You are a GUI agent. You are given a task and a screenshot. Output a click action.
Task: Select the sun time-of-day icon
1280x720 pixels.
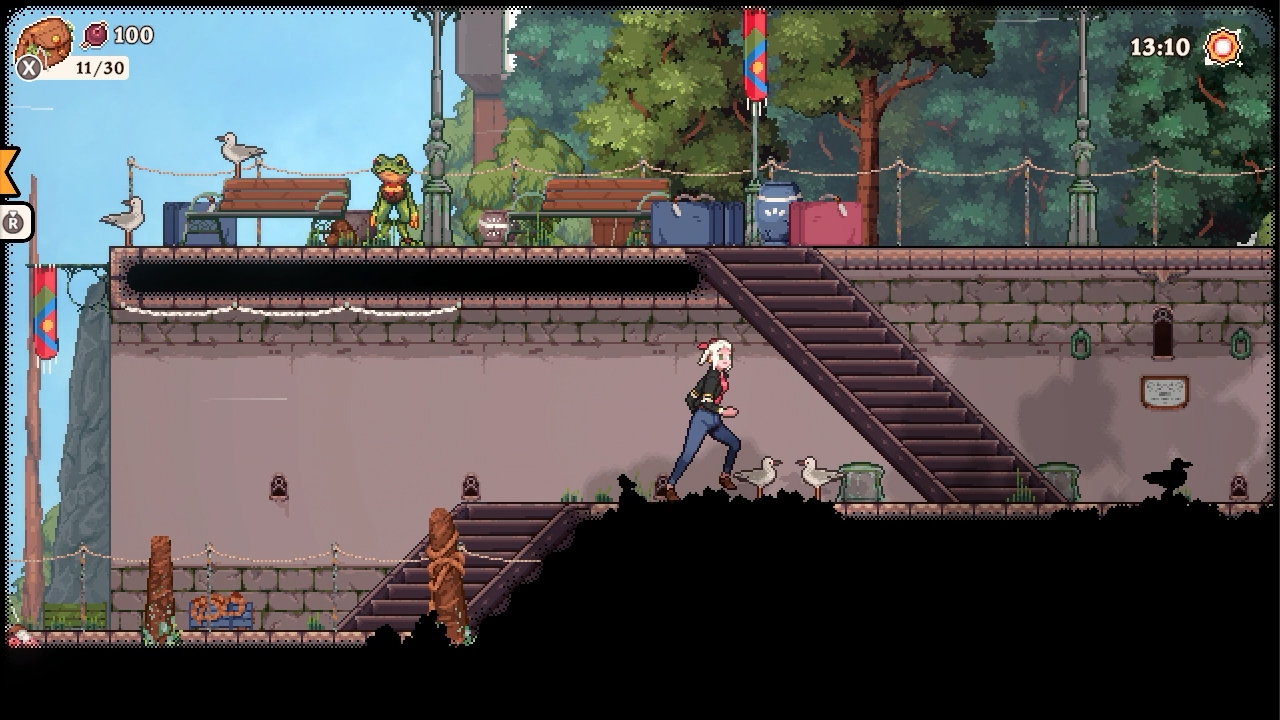(1223, 47)
